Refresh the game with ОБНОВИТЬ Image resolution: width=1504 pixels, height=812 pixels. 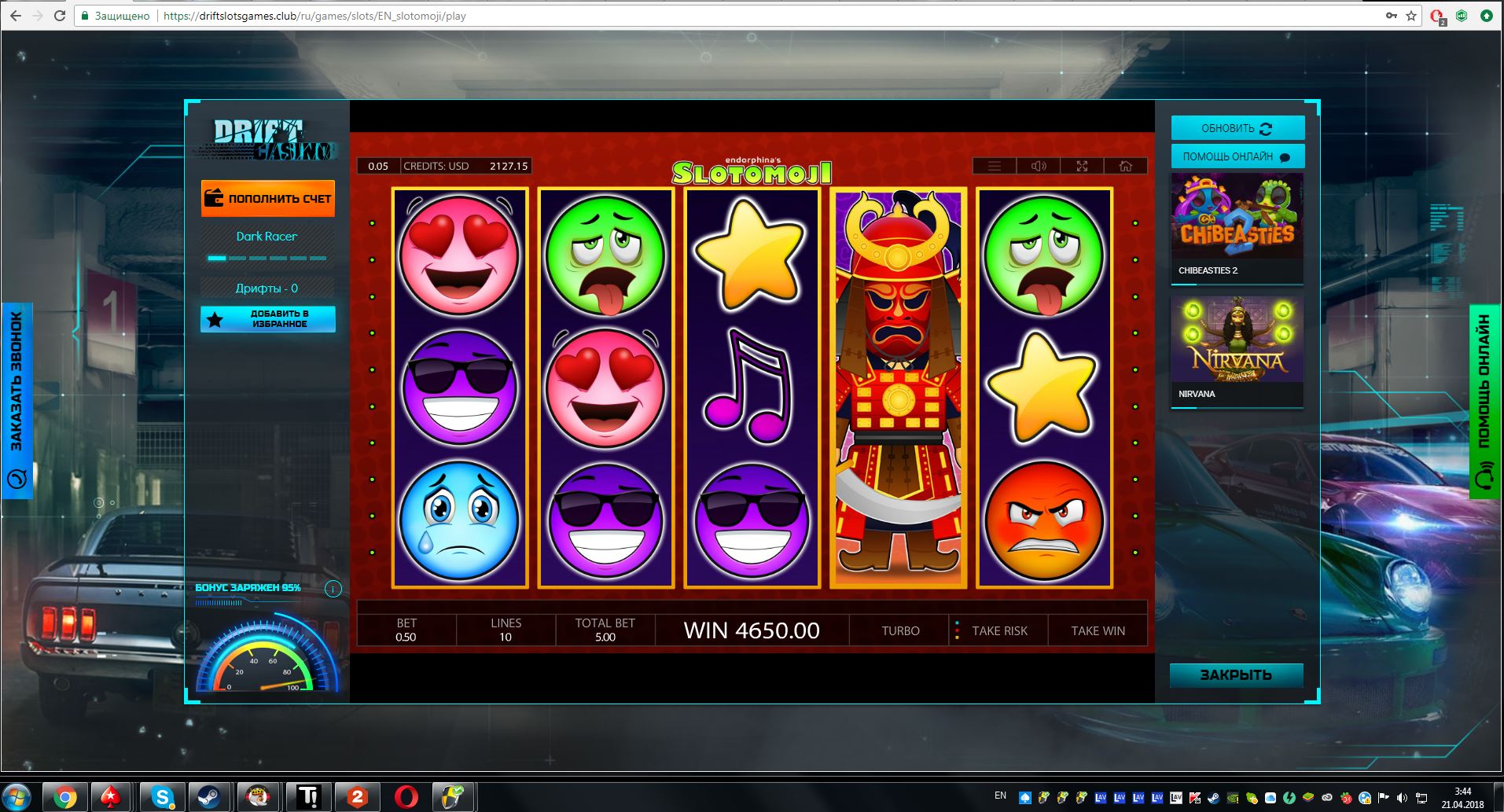tap(1237, 128)
